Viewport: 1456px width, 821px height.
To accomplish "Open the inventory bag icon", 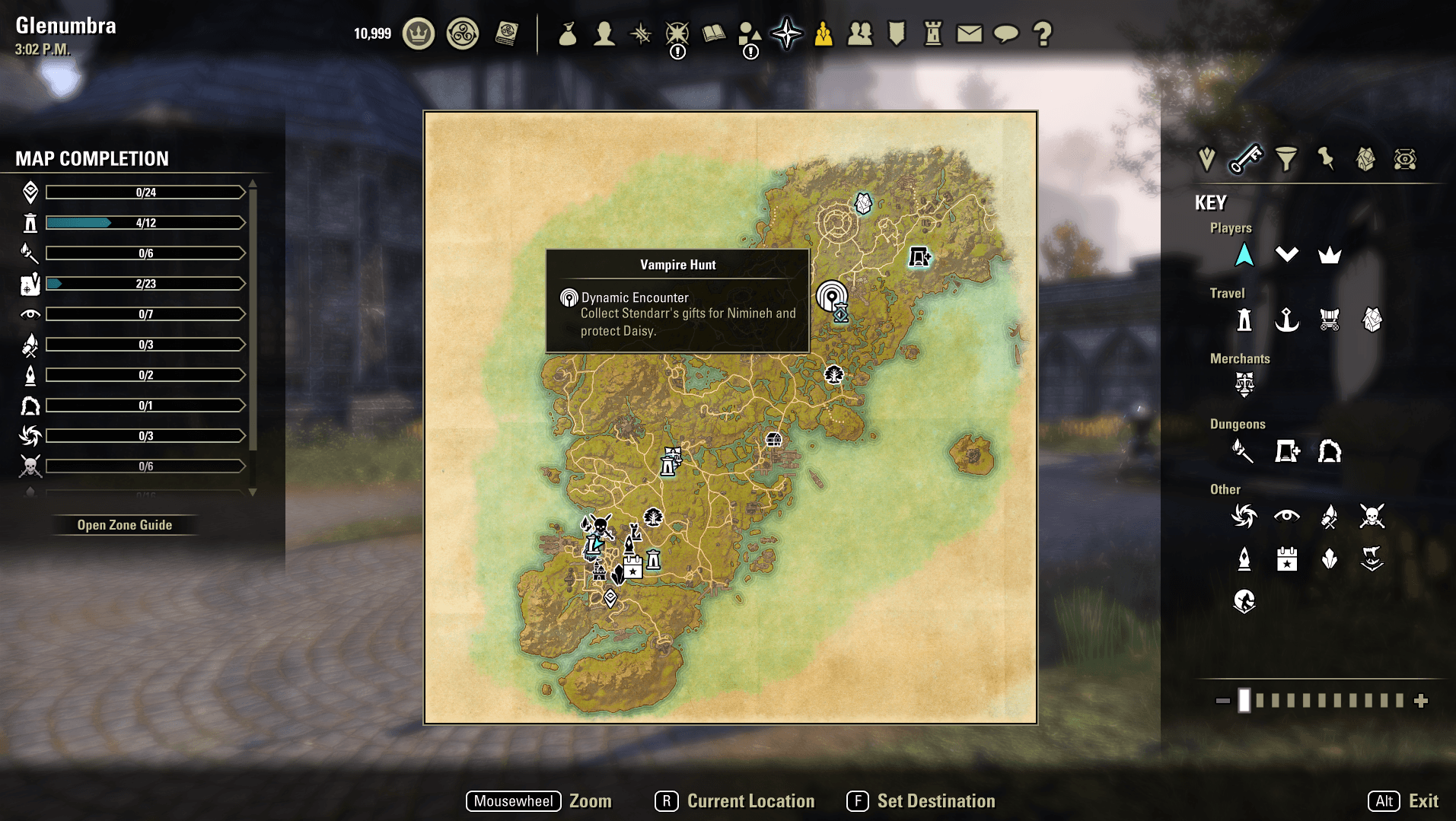I will [567, 33].
